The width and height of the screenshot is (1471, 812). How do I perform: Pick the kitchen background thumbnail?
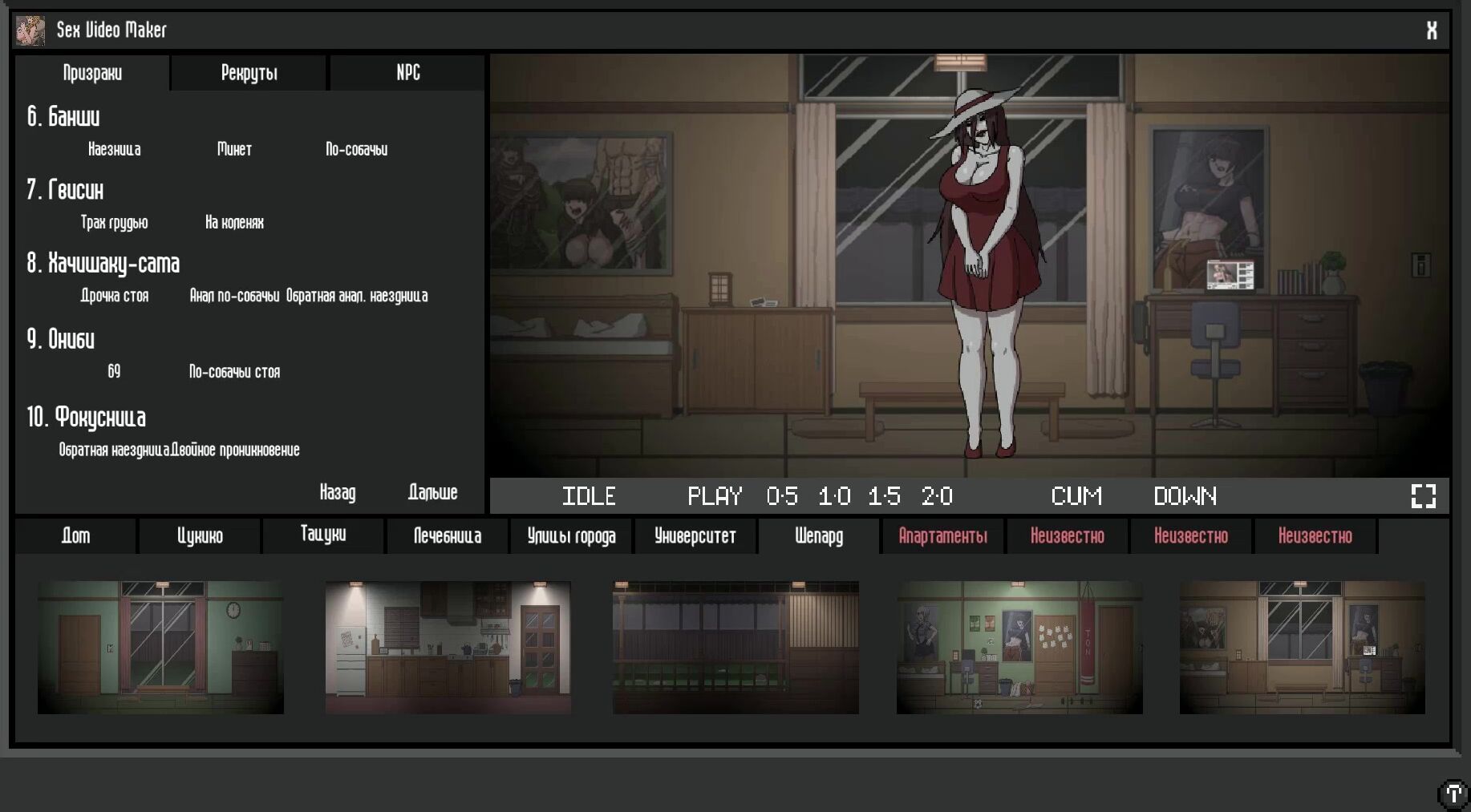tap(448, 647)
